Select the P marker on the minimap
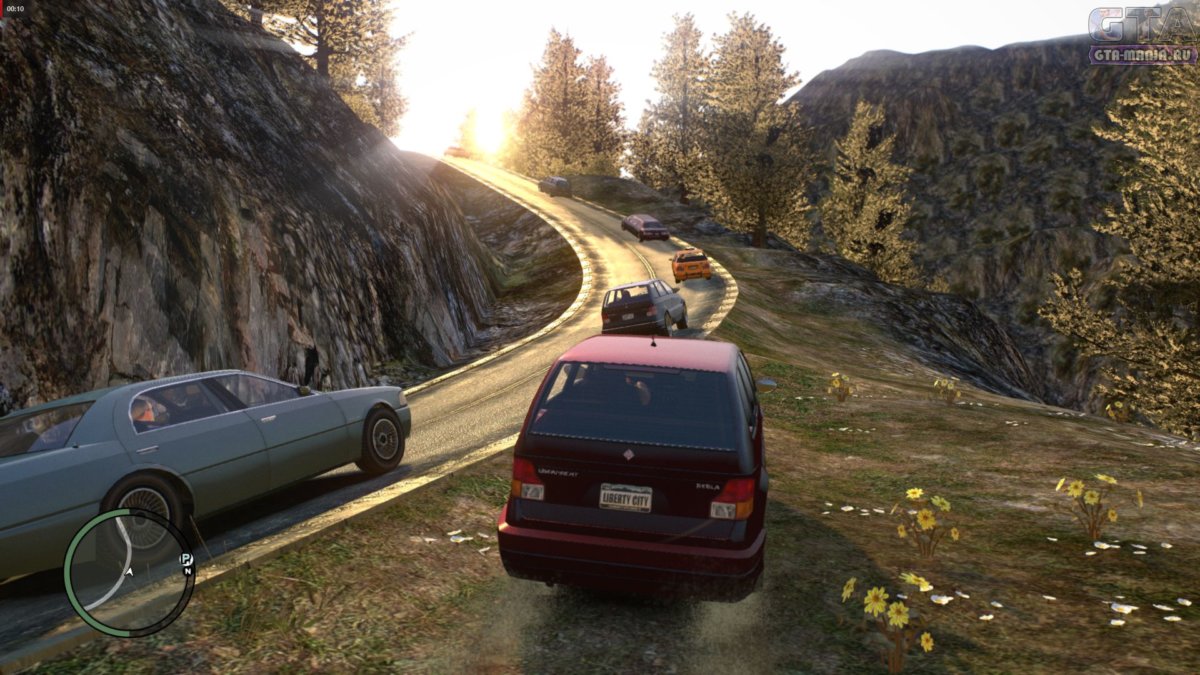The height and width of the screenshot is (675, 1200). (x=186, y=560)
